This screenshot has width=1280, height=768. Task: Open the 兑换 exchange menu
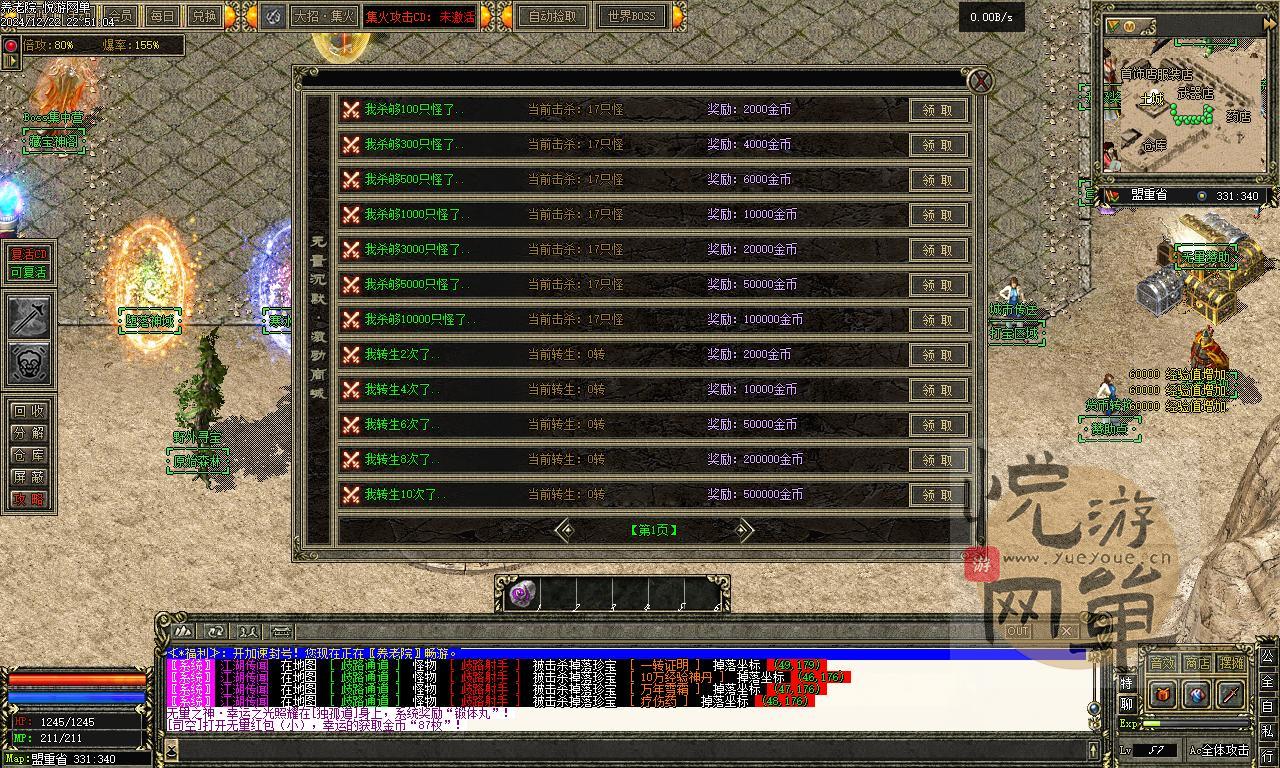204,16
